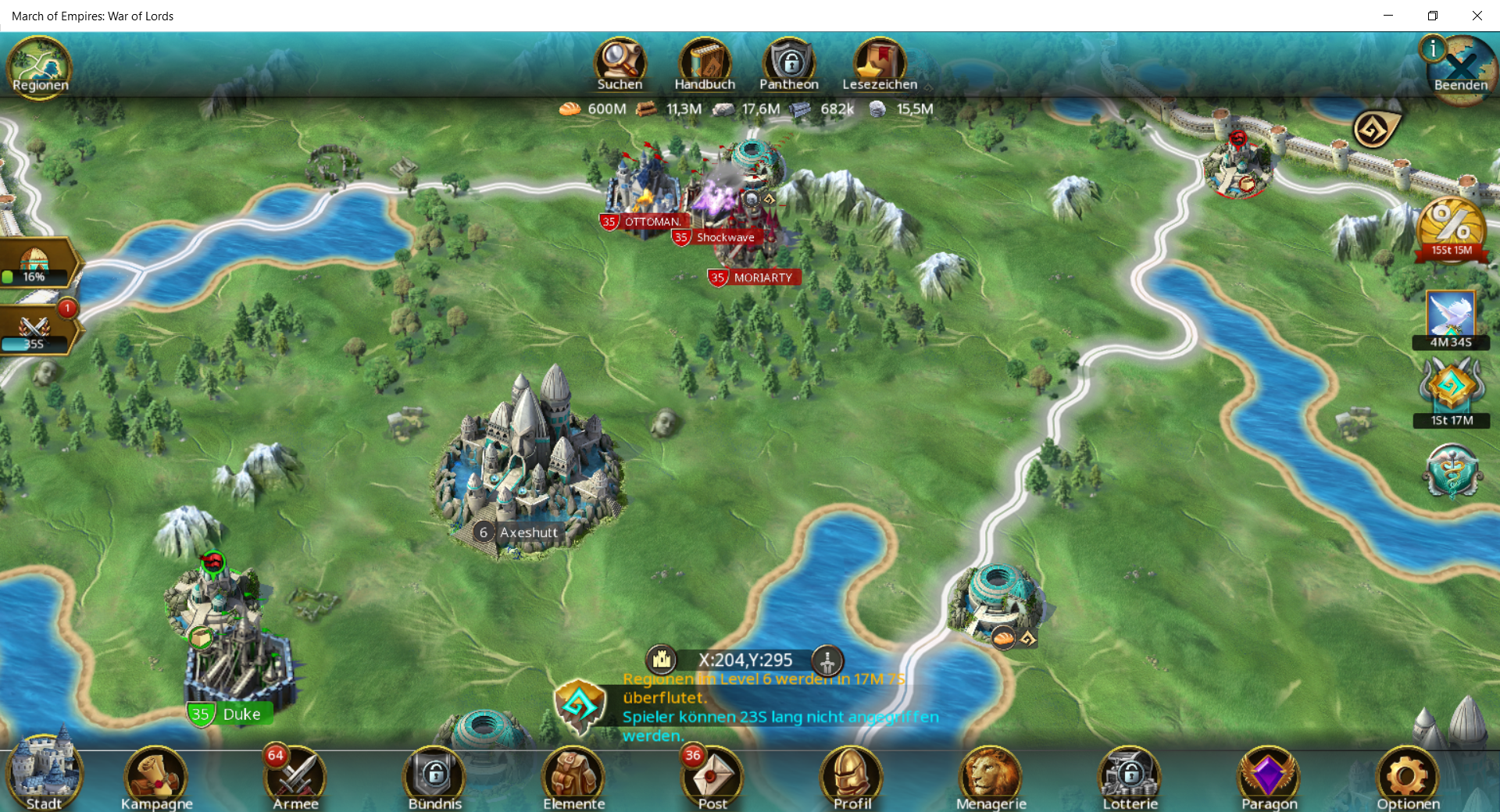The height and width of the screenshot is (812, 1500).
Task: Open the Armee menu
Action: [296, 777]
